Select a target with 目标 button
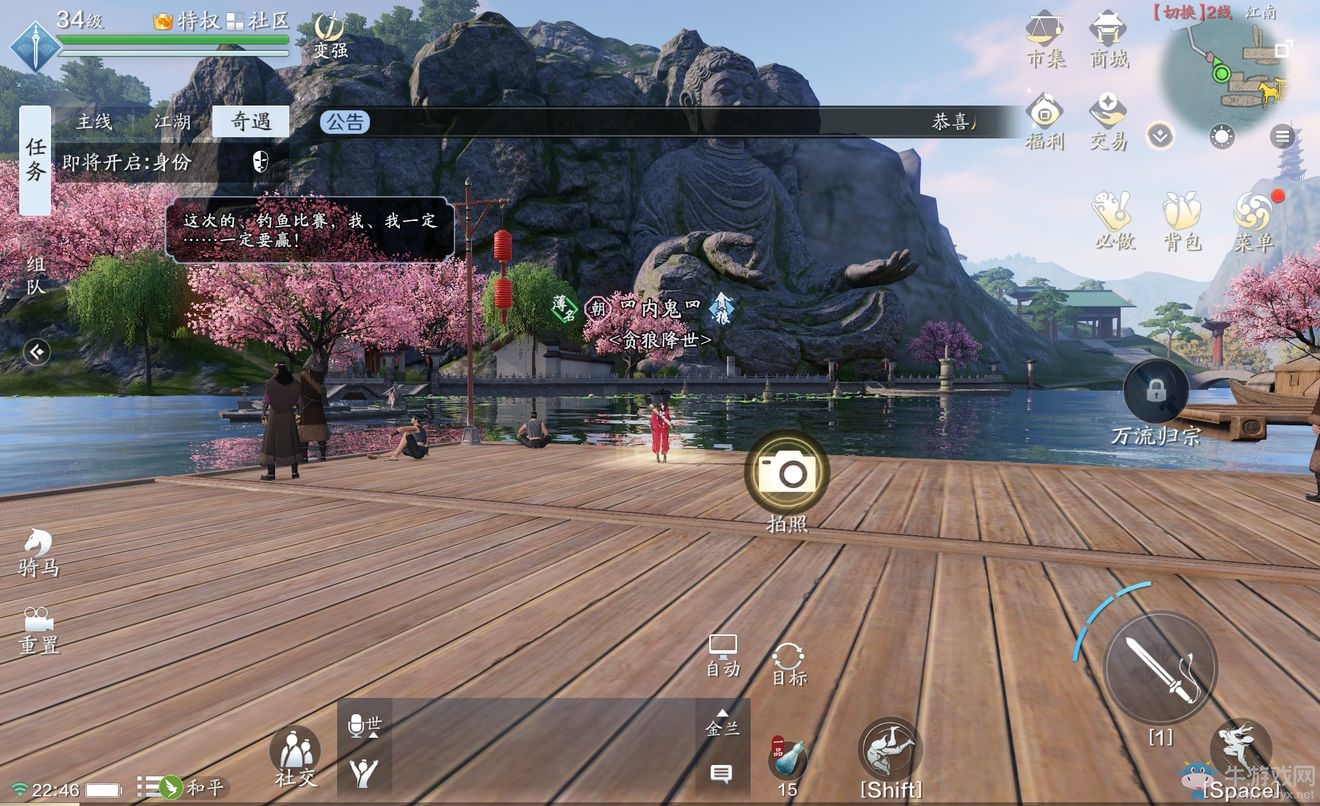The height and width of the screenshot is (806, 1320). (789, 663)
